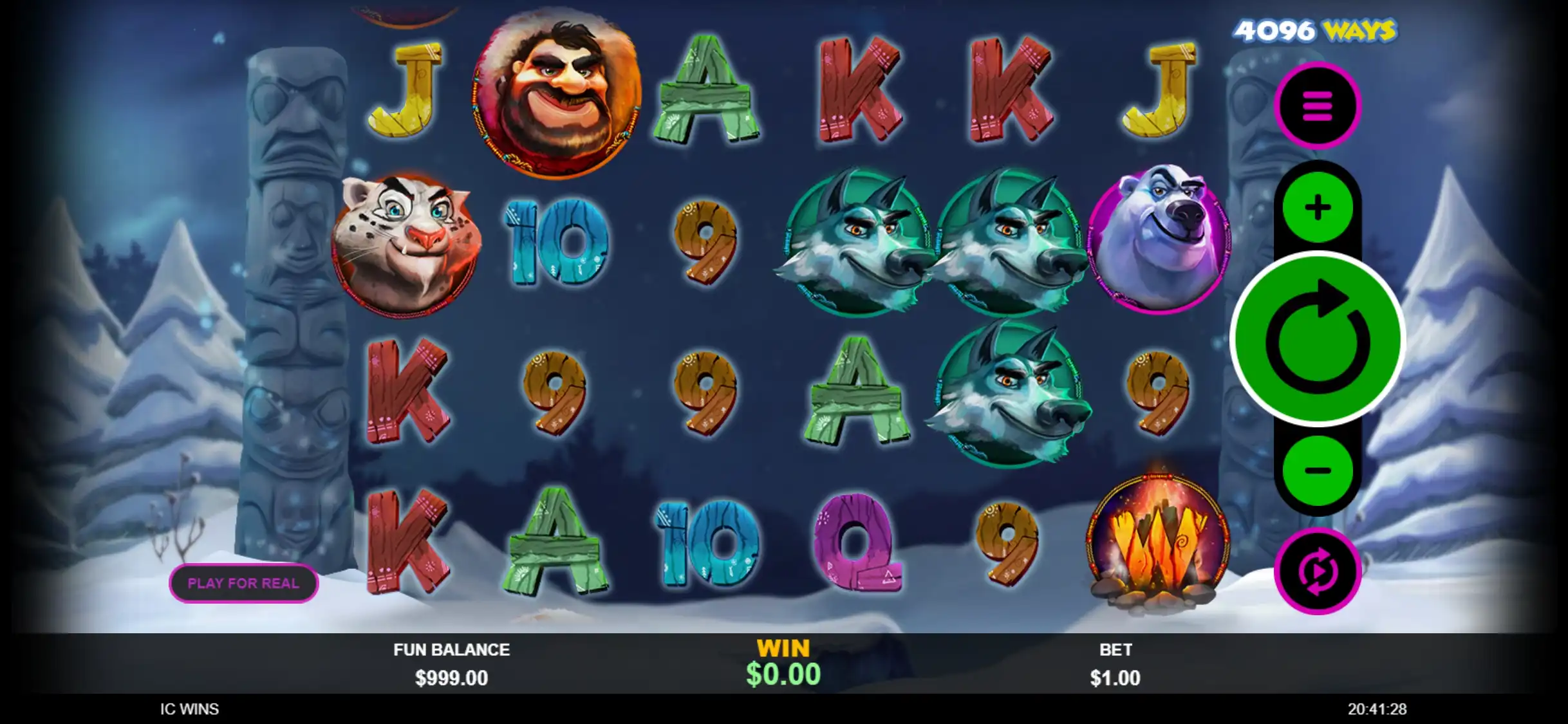Activate the autoplay button
Image resolution: width=1568 pixels, height=724 pixels.
pos(1318,571)
